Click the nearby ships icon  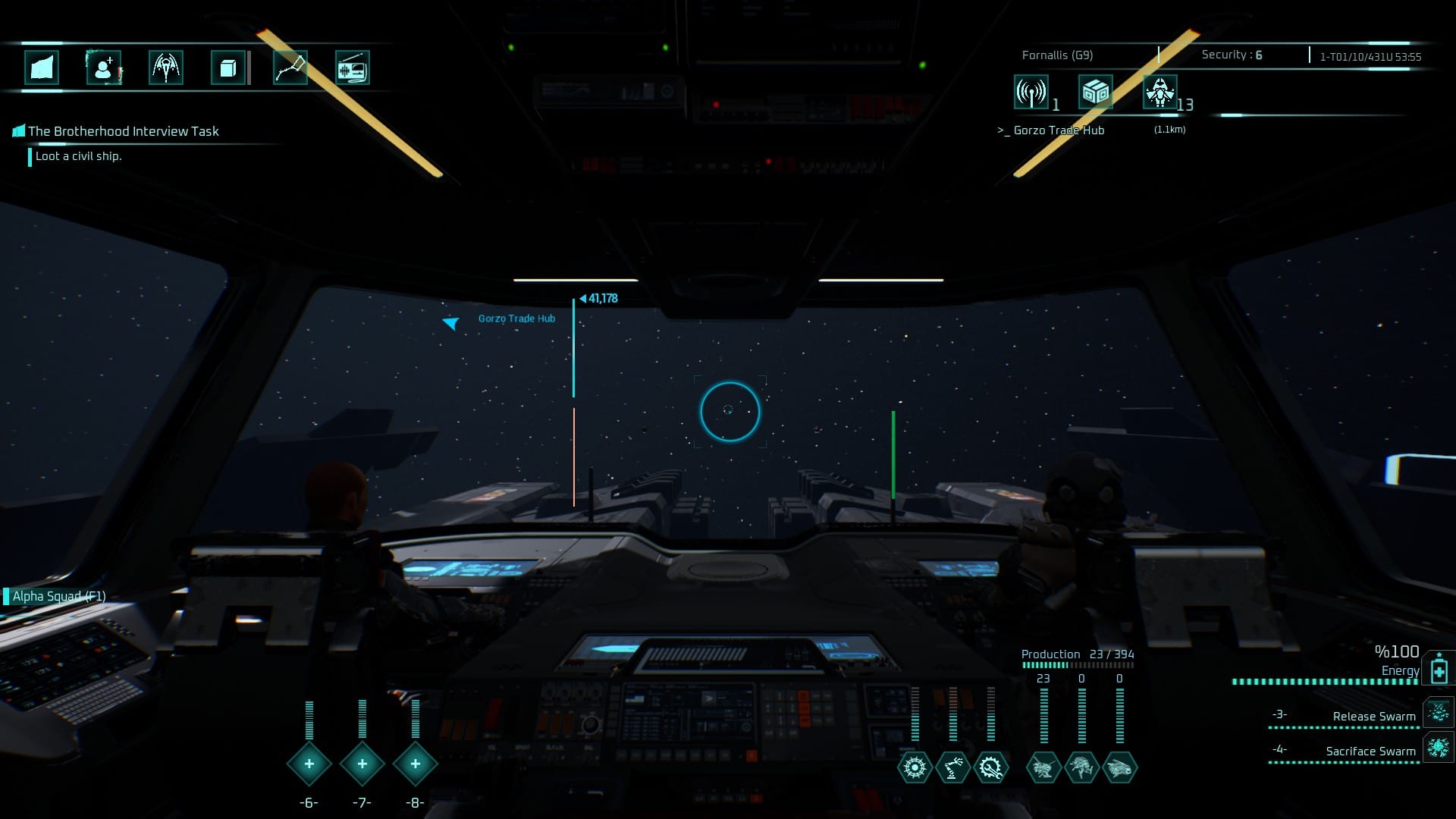coord(1160,93)
